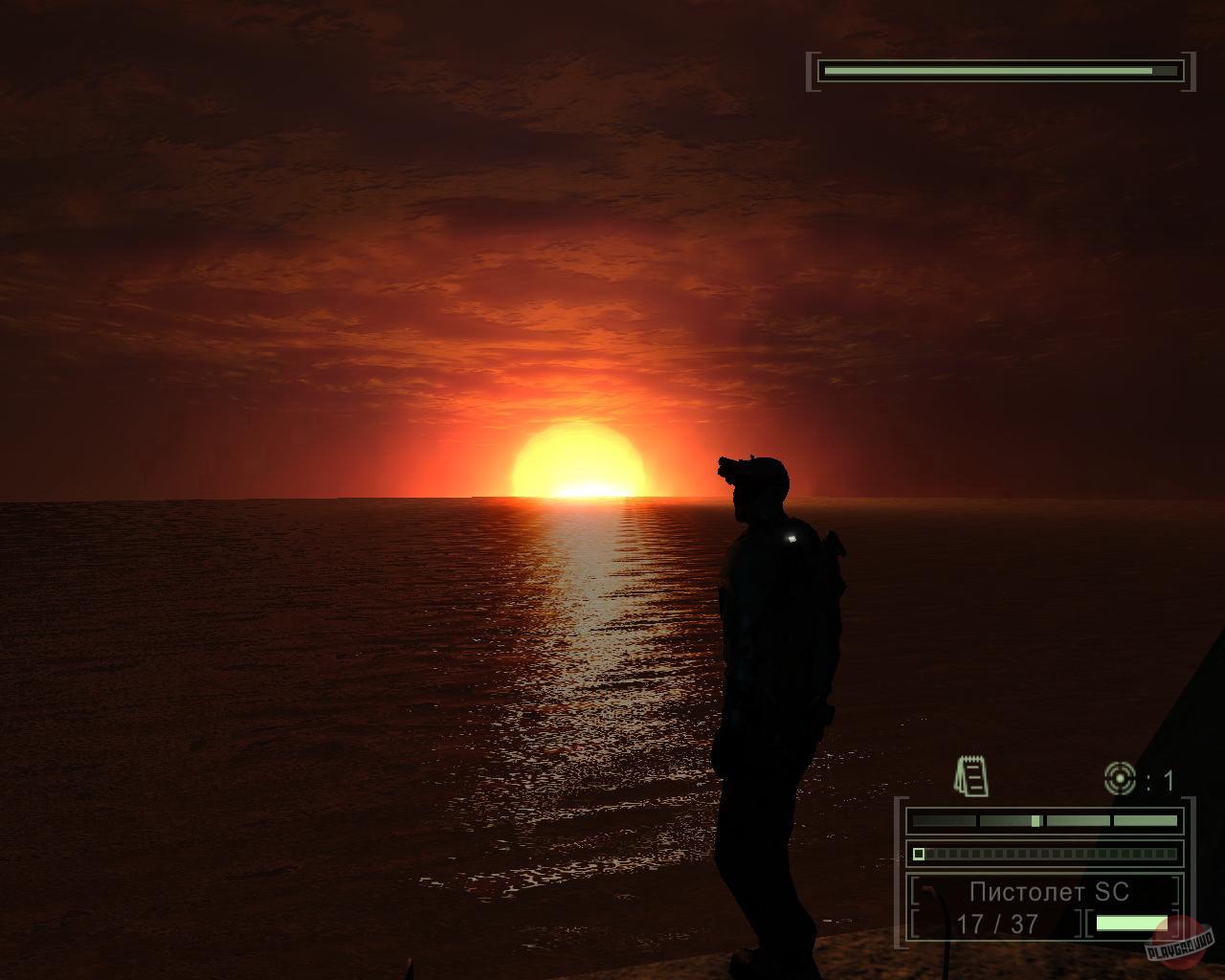
Task: Click the target counter number 1
Action: (1168, 777)
